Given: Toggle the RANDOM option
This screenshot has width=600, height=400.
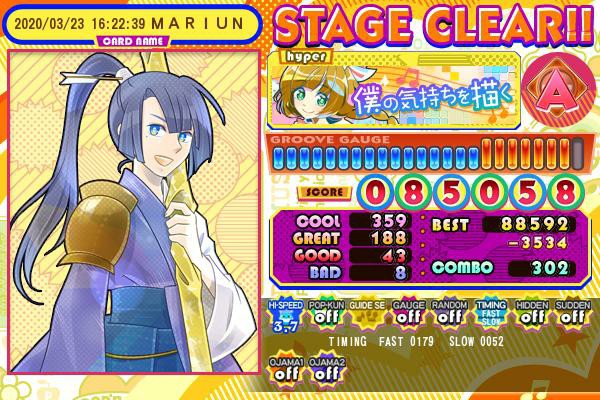Looking at the screenshot, I should (447, 313).
